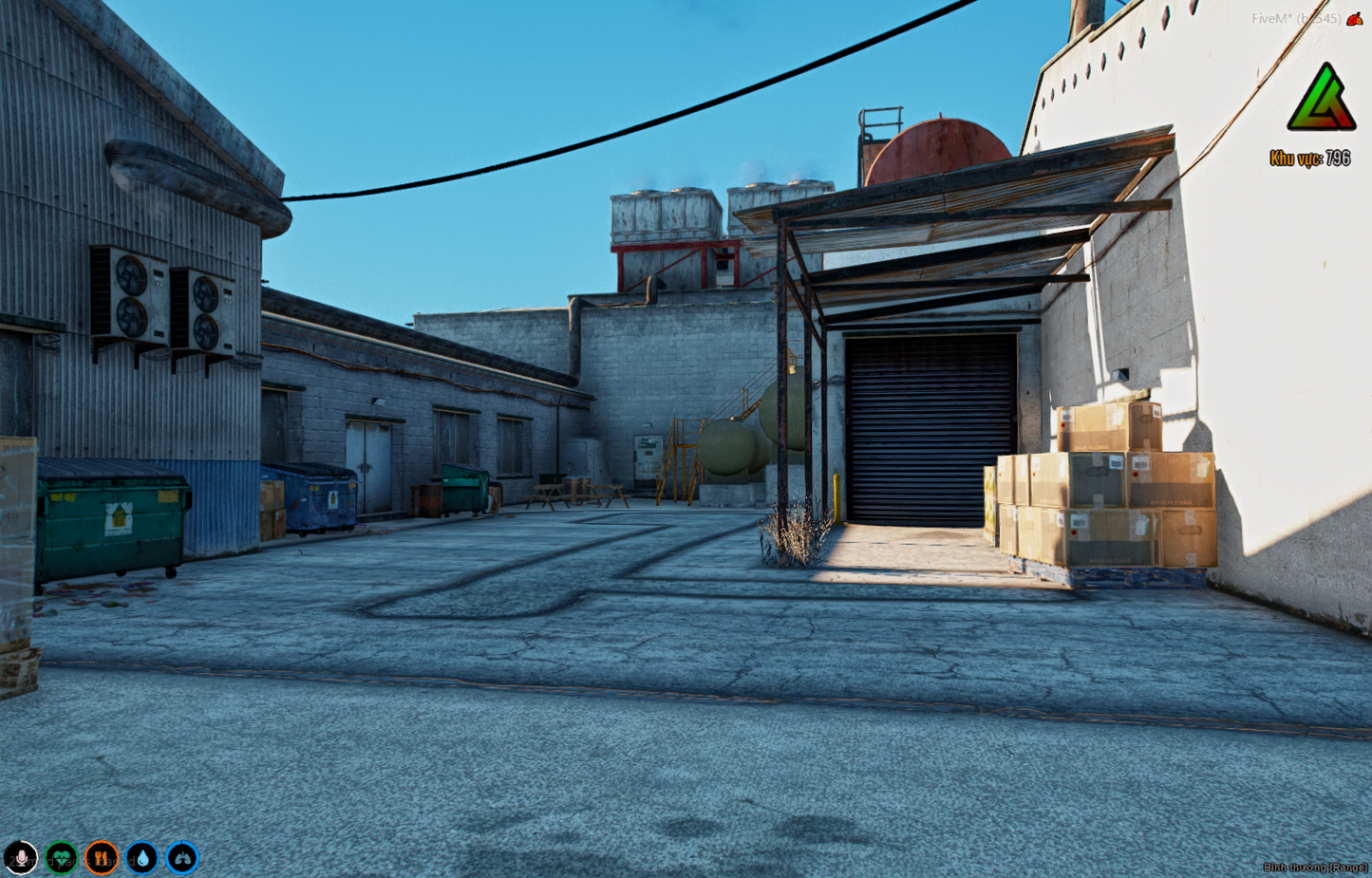Viewport: 1372px width, 878px height.
Task: Click the orange fork-and-knife hunger icon
Action: (x=102, y=858)
